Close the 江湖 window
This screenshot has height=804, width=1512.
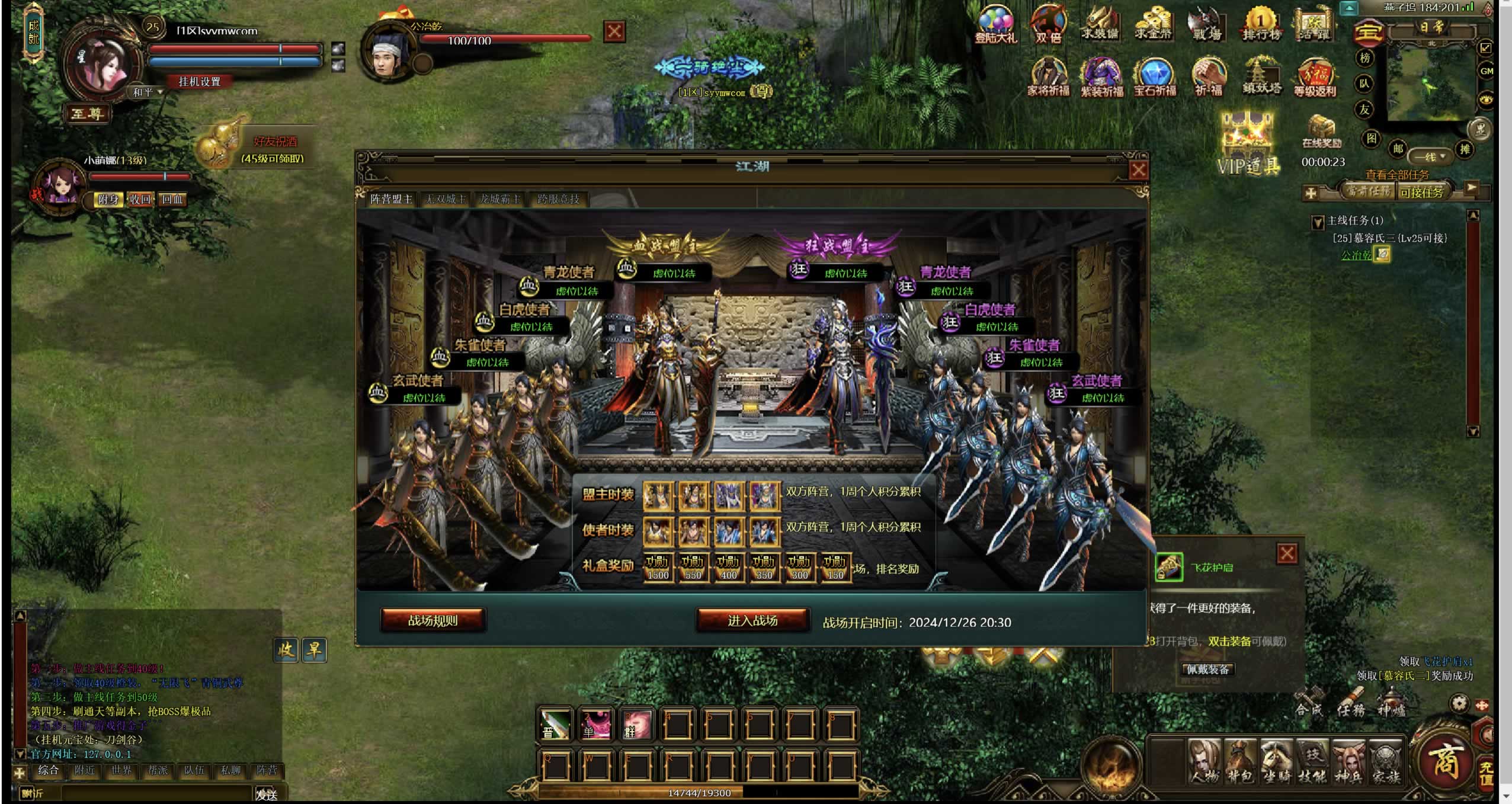click(x=1138, y=171)
